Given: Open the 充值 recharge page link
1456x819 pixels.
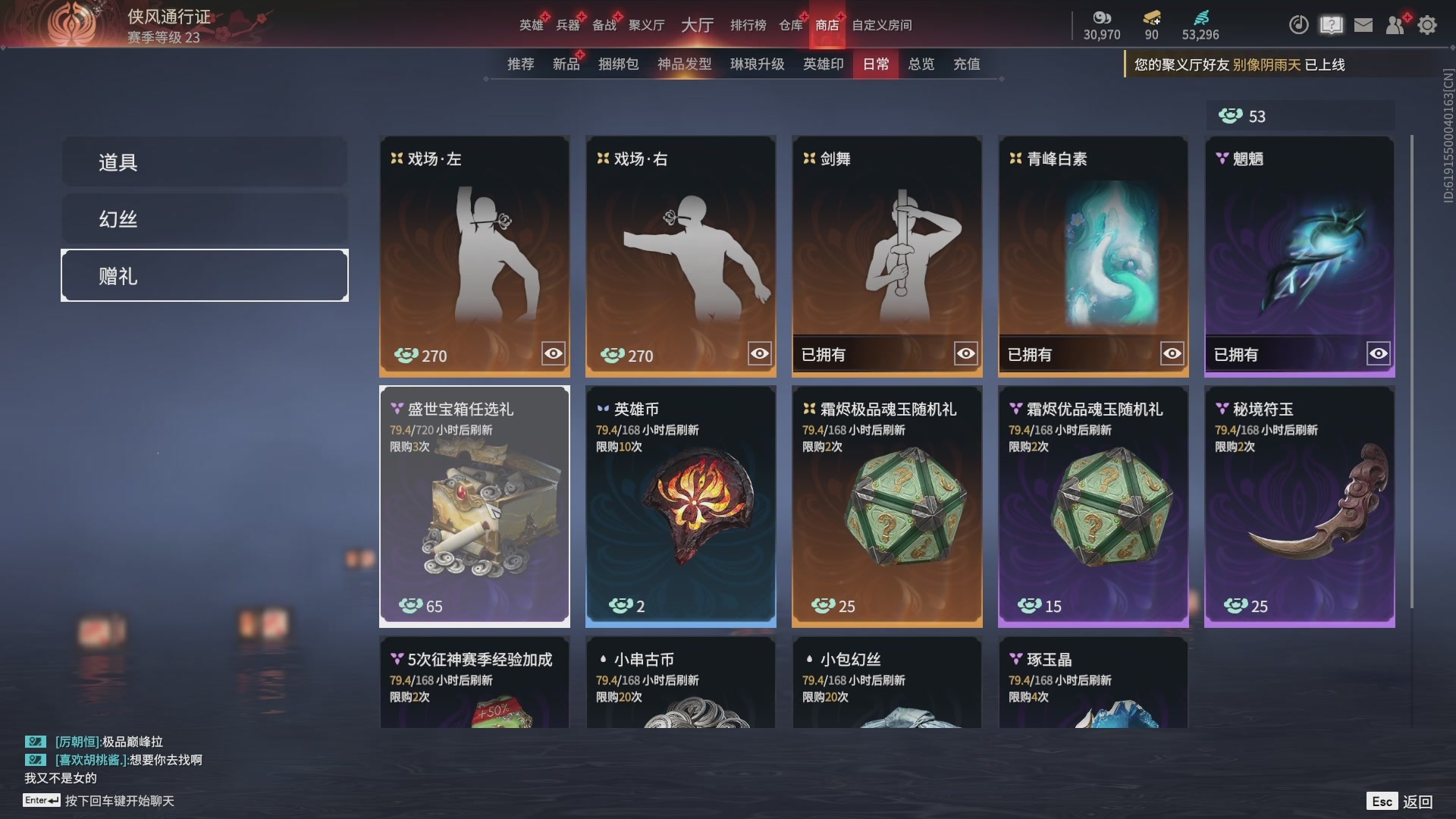Looking at the screenshot, I should [967, 64].
